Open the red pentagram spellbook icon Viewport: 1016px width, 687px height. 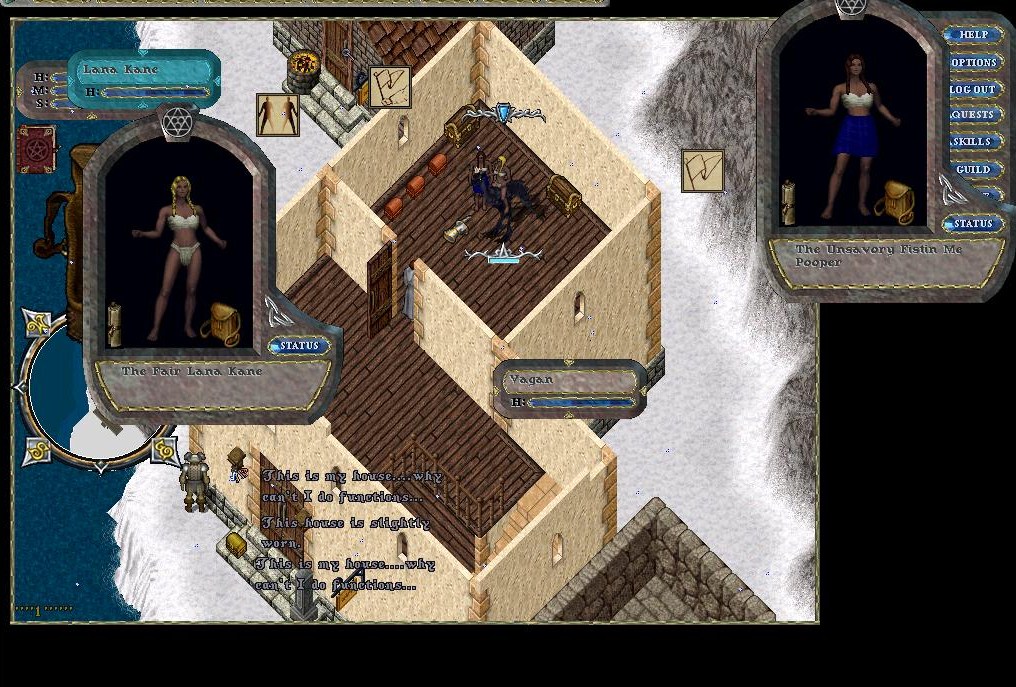36,149
